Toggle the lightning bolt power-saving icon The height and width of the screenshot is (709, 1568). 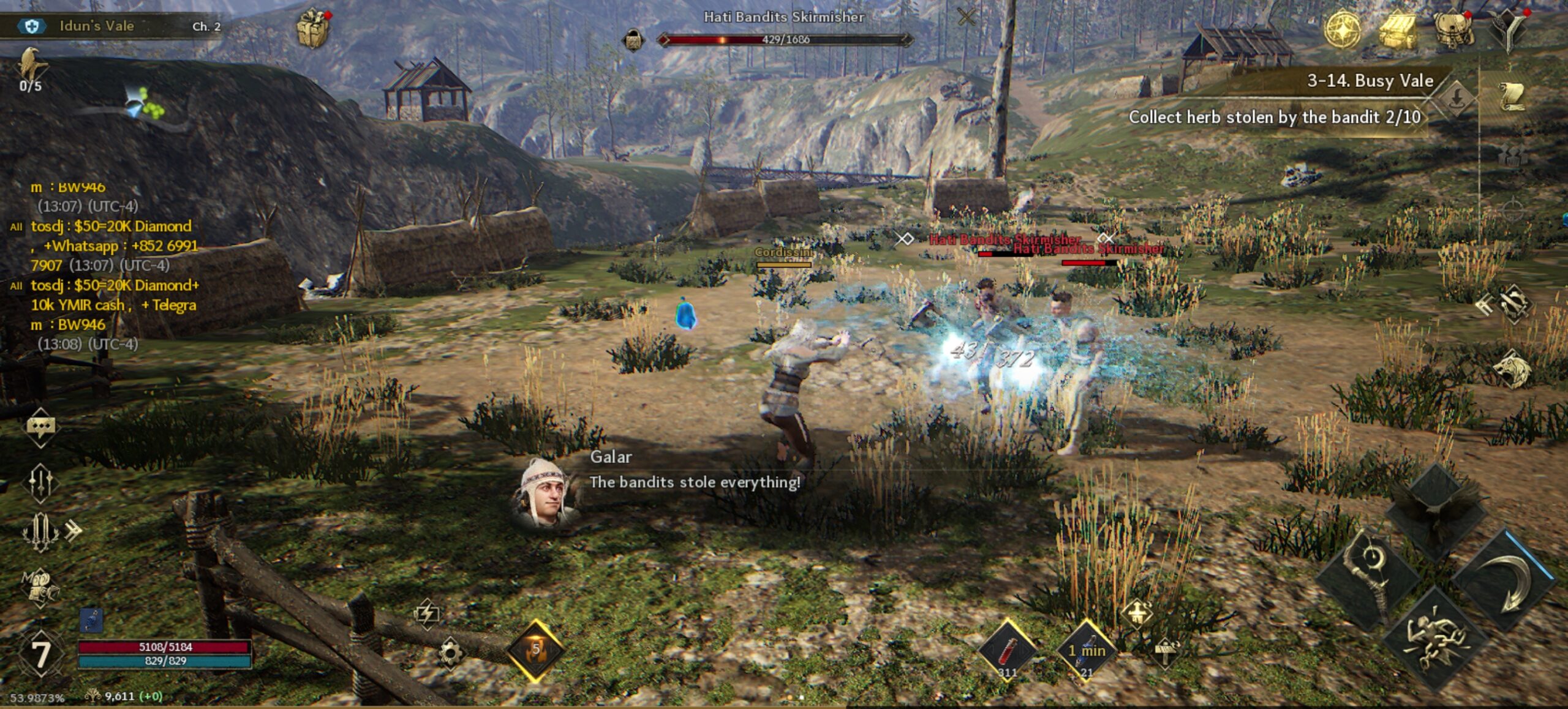point(427,613)
